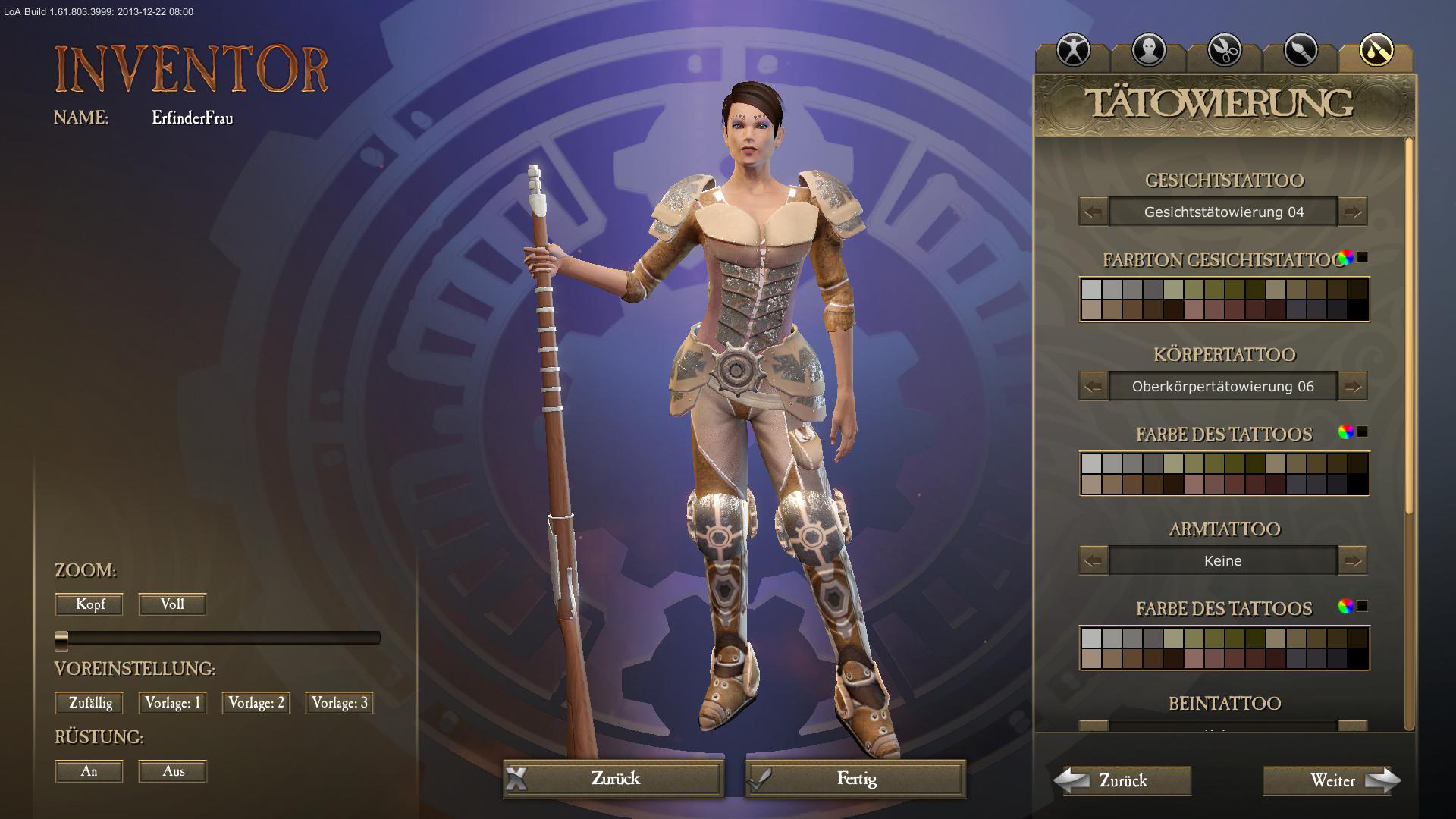Randomize appearance with Zufällig
This screenshot has width=1456, height=819.
(89, 703)
